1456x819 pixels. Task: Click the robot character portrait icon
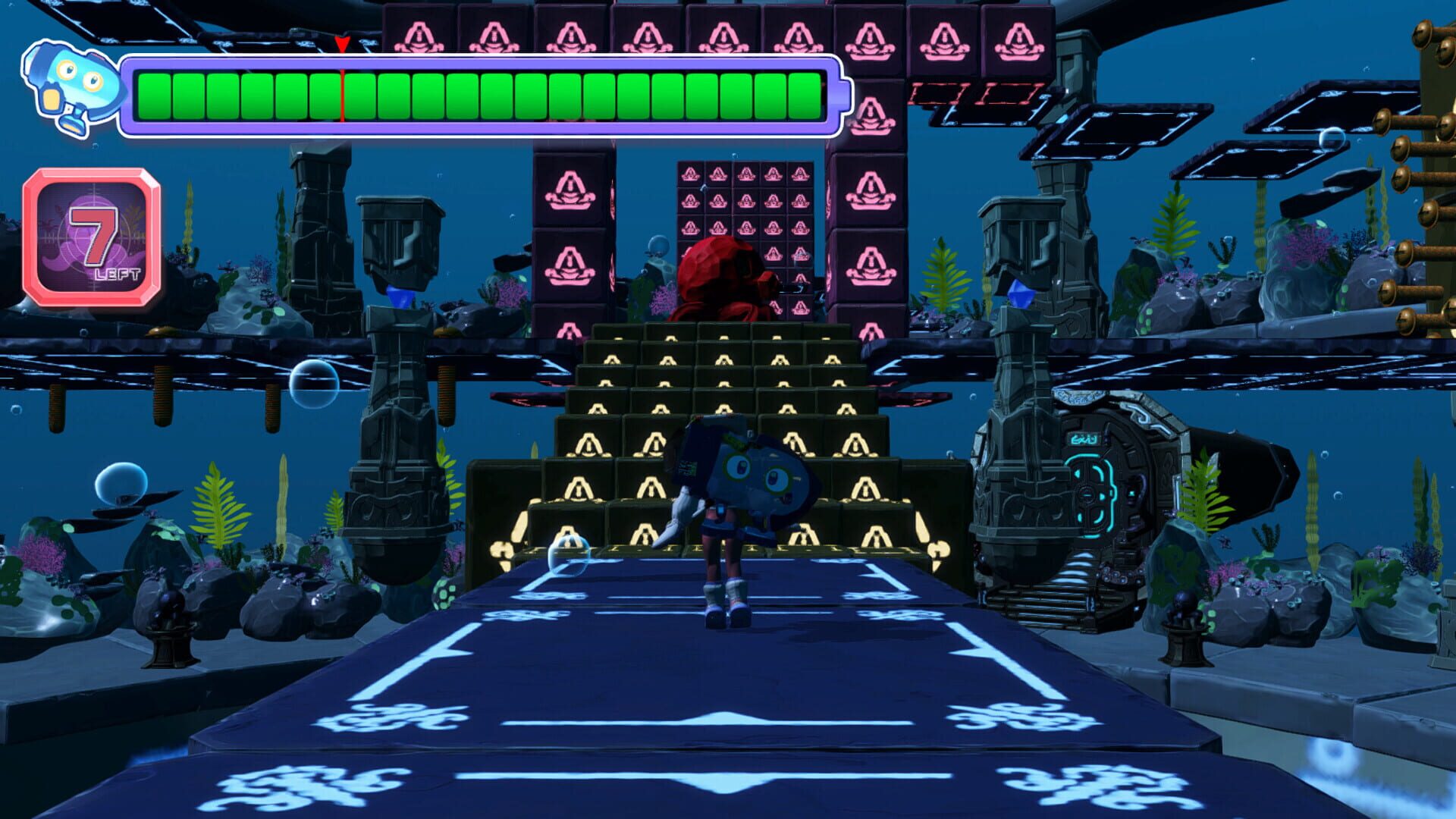coord(72,83)
